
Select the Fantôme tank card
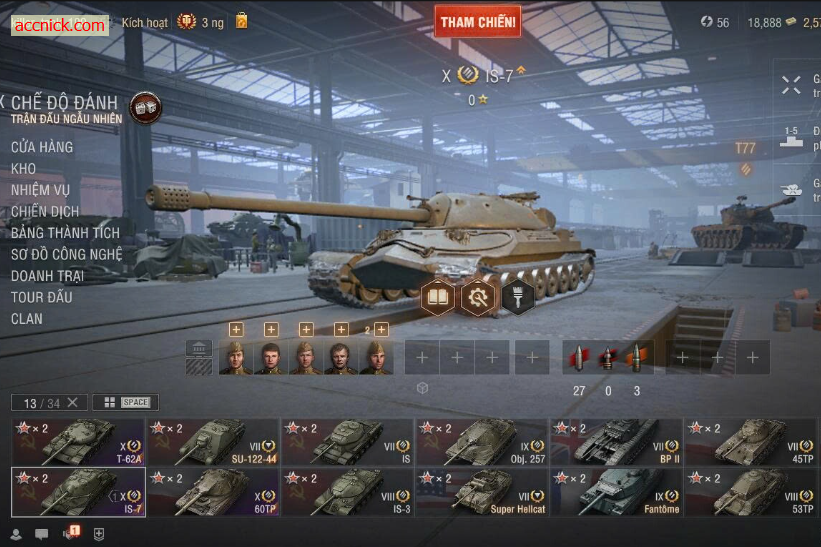[x=616, y=491]
